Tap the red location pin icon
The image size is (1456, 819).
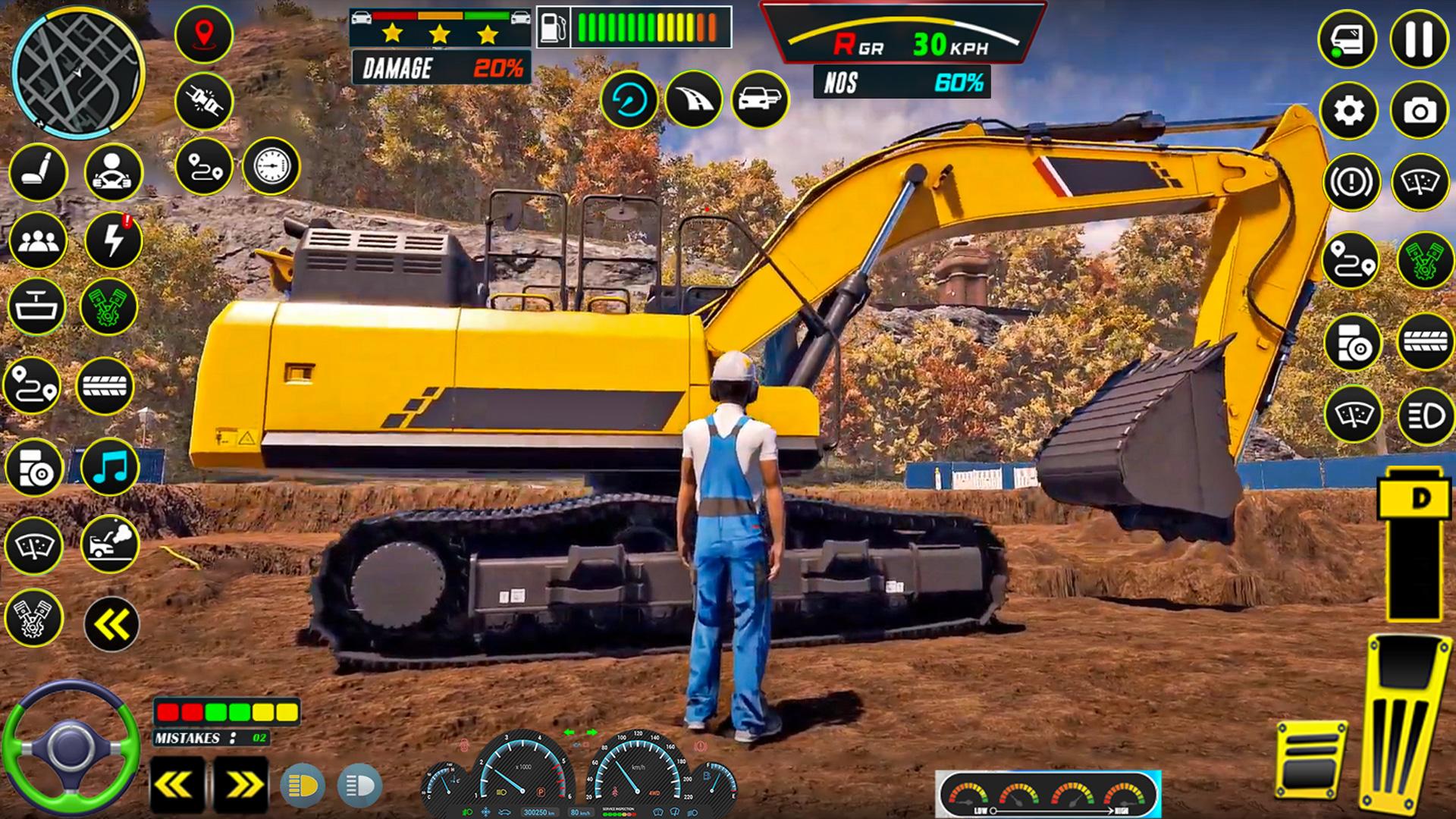(x=203, y=35)
